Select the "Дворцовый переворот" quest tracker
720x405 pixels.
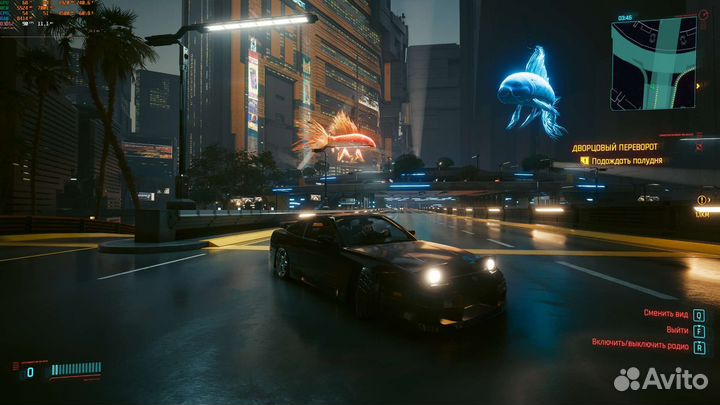point(615,147)
